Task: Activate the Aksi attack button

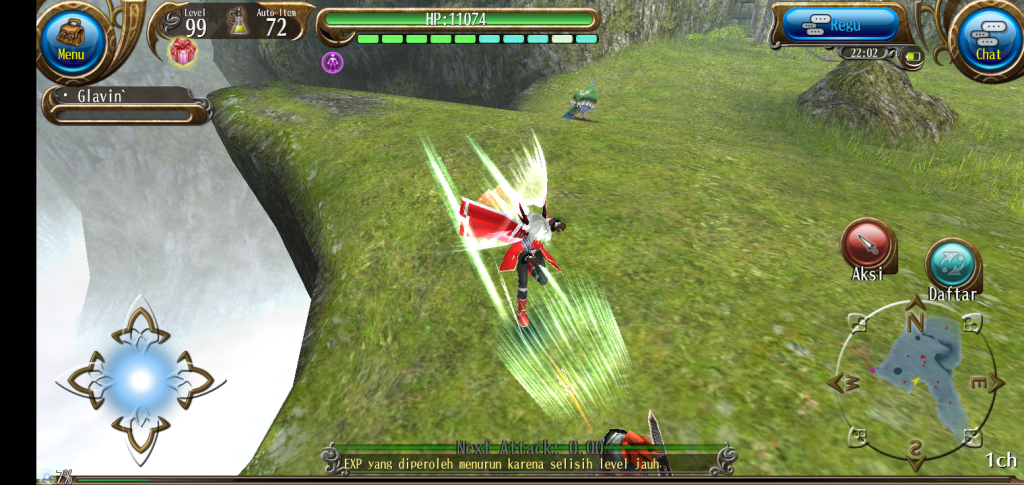Action: tap(867, 245)
